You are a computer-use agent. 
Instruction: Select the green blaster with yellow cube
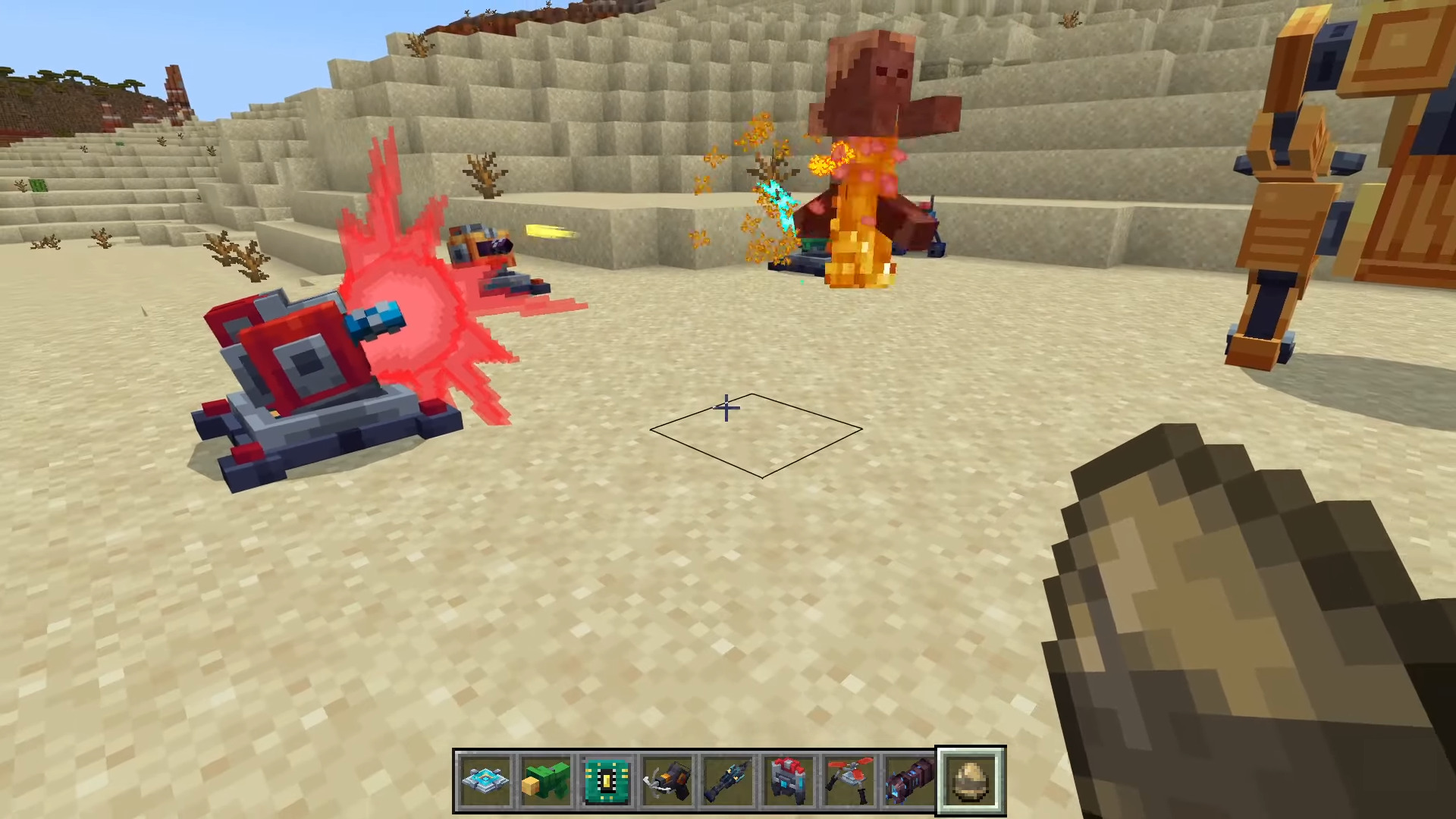point(547,780)
